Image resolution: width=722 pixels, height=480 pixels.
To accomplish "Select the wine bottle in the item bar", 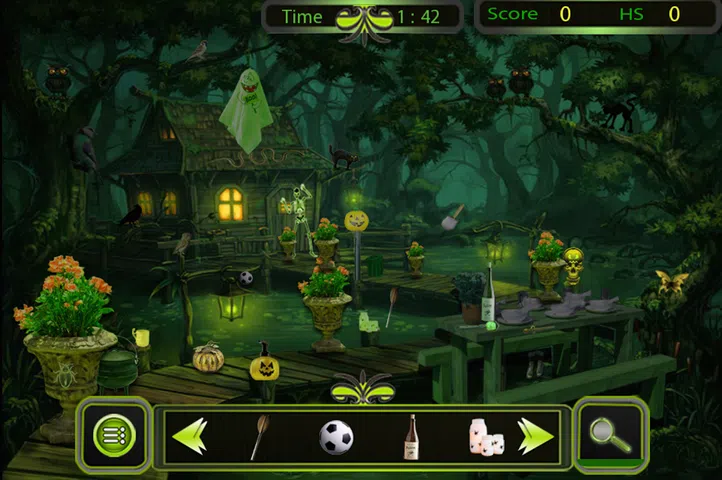I will [x=410, y=437].
